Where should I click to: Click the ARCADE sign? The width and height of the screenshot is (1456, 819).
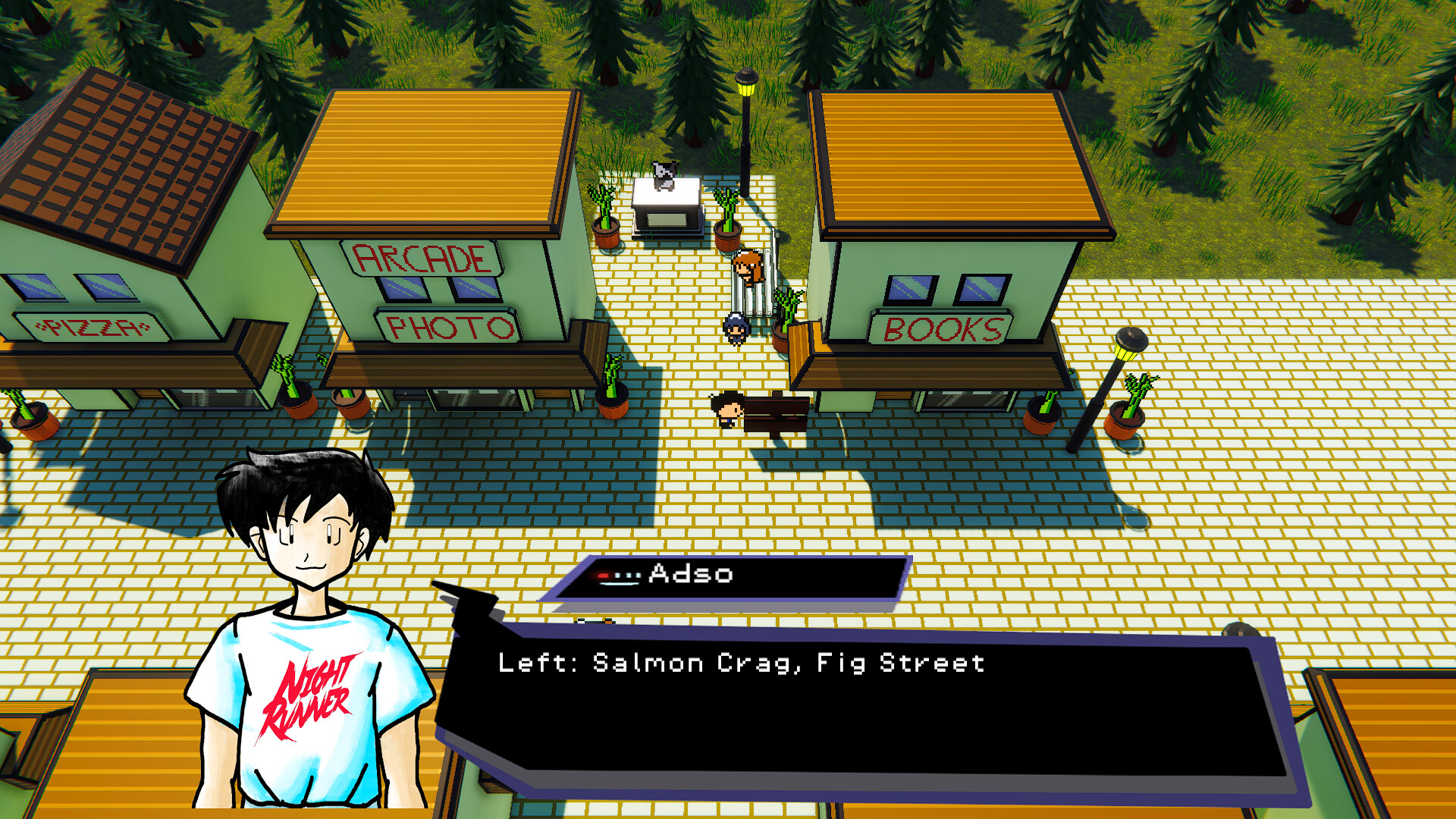pos(419,259)
